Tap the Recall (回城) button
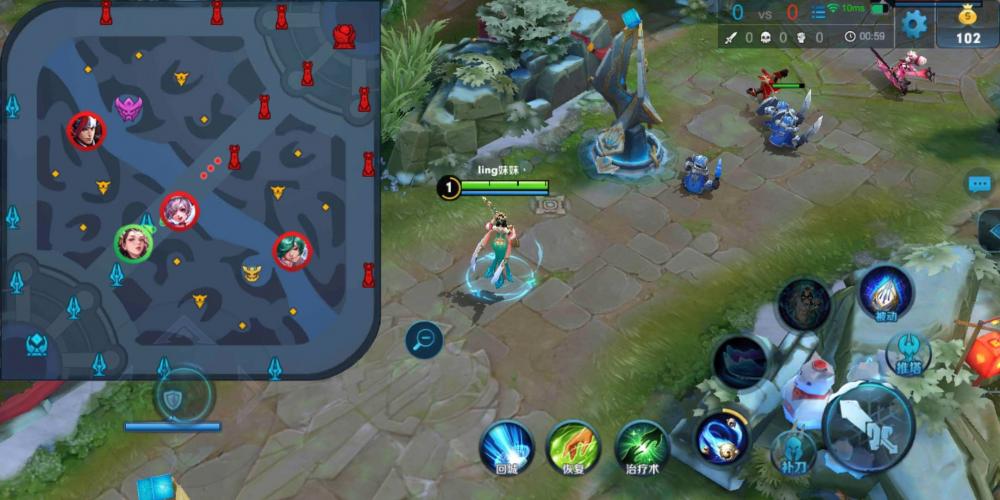 coord(506,445)
